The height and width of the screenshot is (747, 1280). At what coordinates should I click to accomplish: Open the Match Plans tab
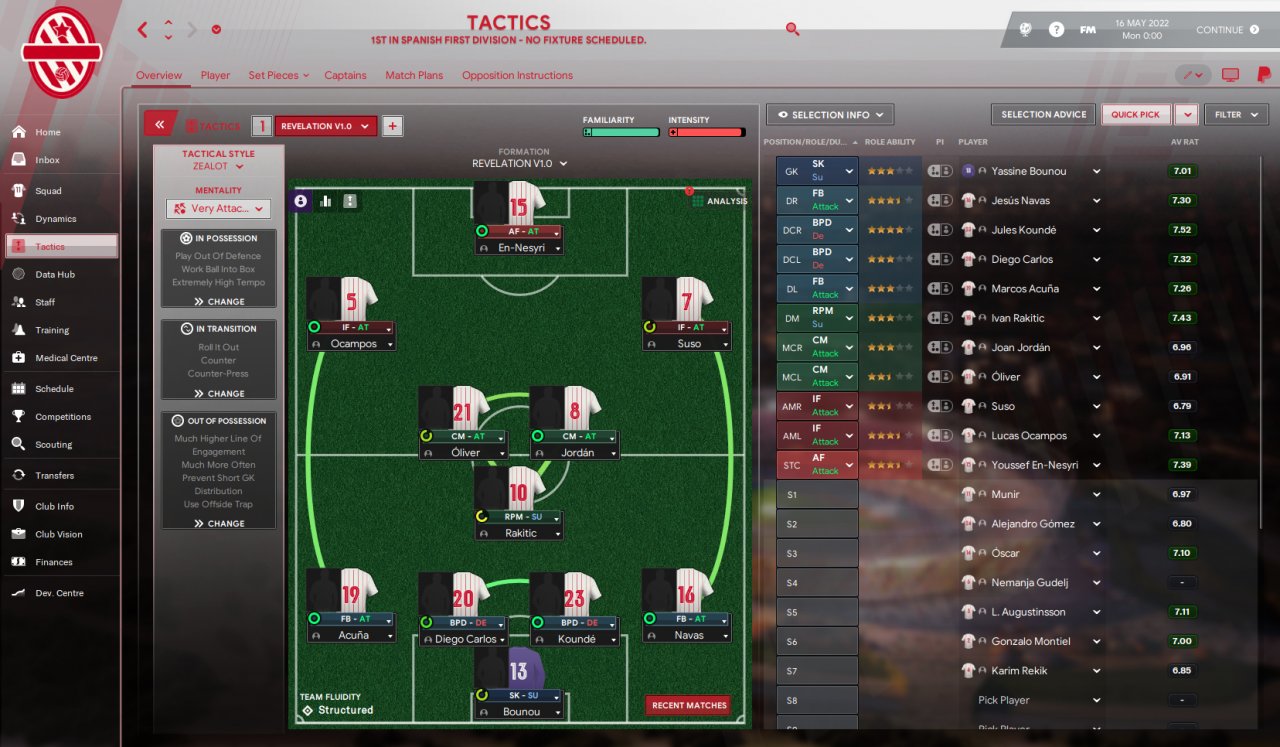(x=414, y=75)
